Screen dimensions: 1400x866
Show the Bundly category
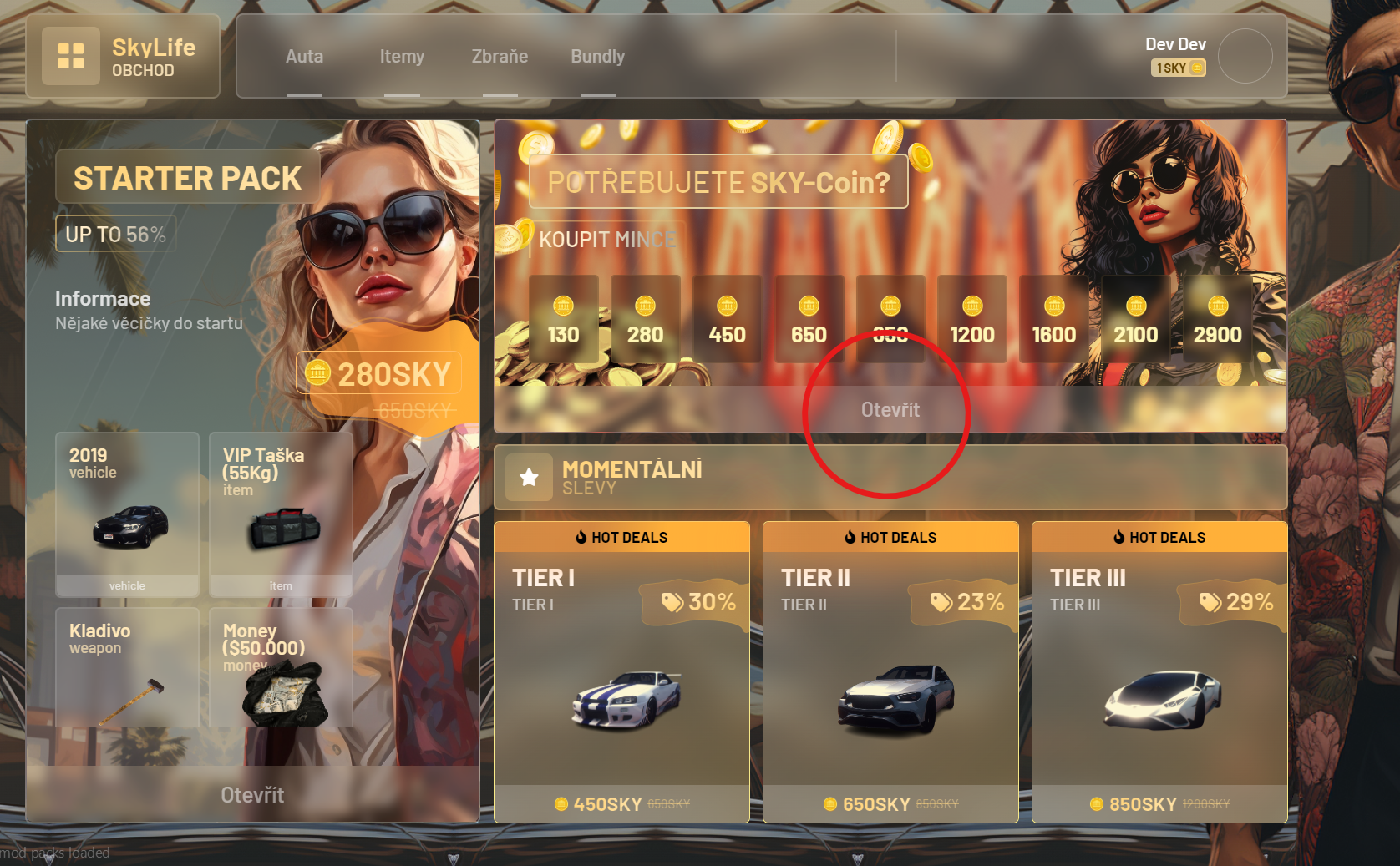tap(597, 57)
